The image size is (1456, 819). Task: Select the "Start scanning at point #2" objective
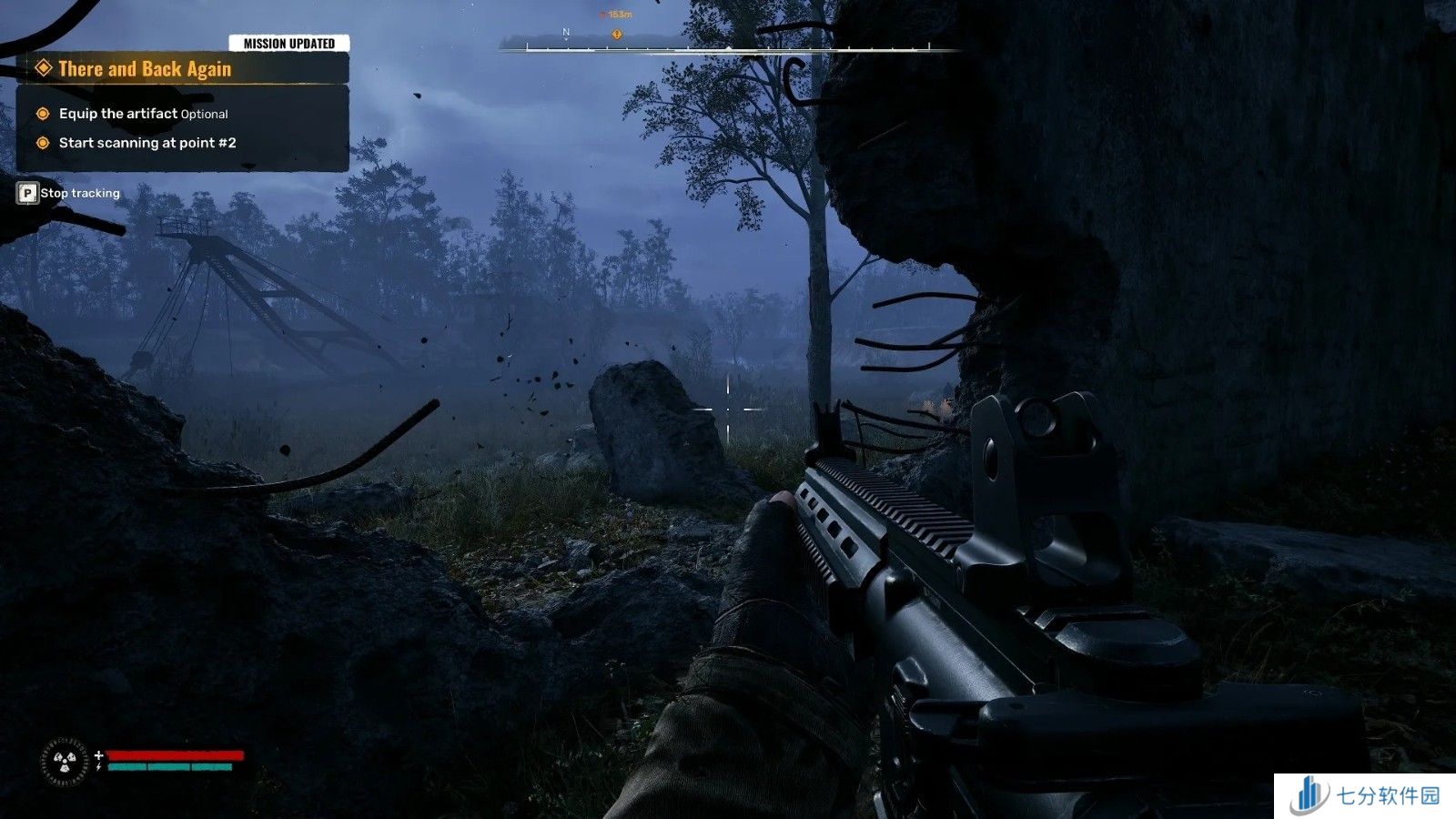147,143
